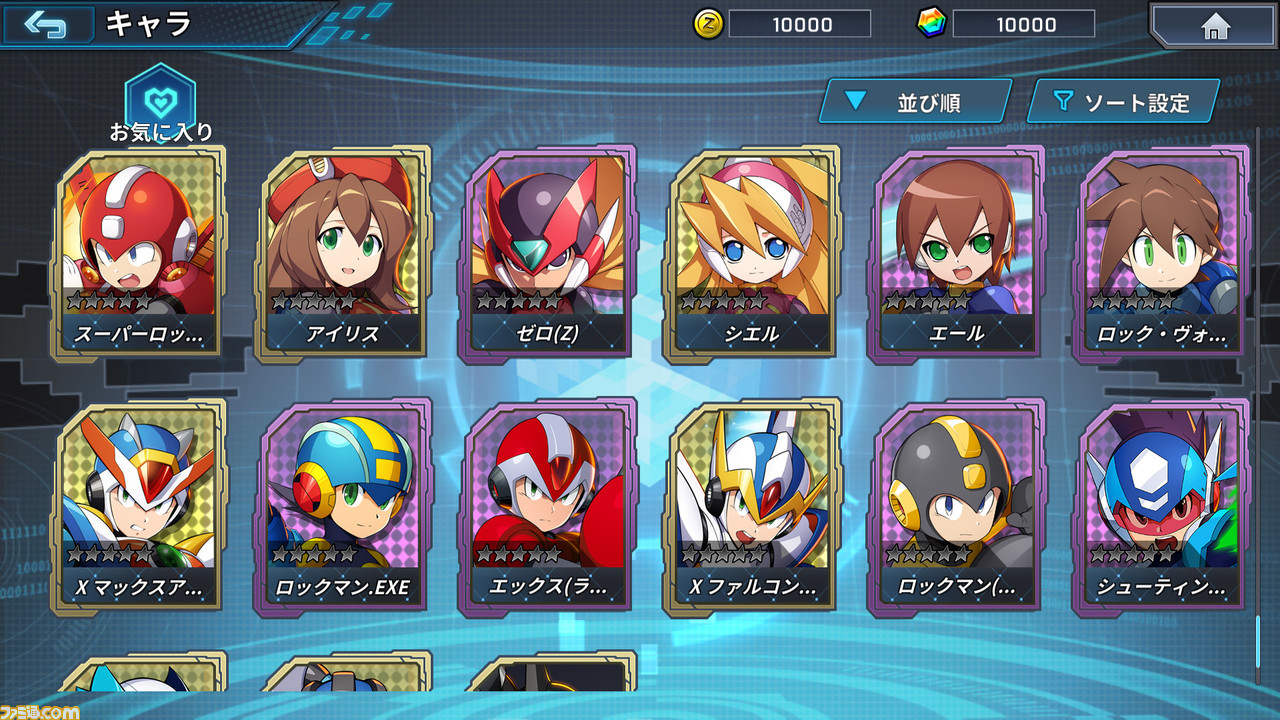Choose the アイリス character card
This screenshot has width=1280, height=720.
click(344, 255)
